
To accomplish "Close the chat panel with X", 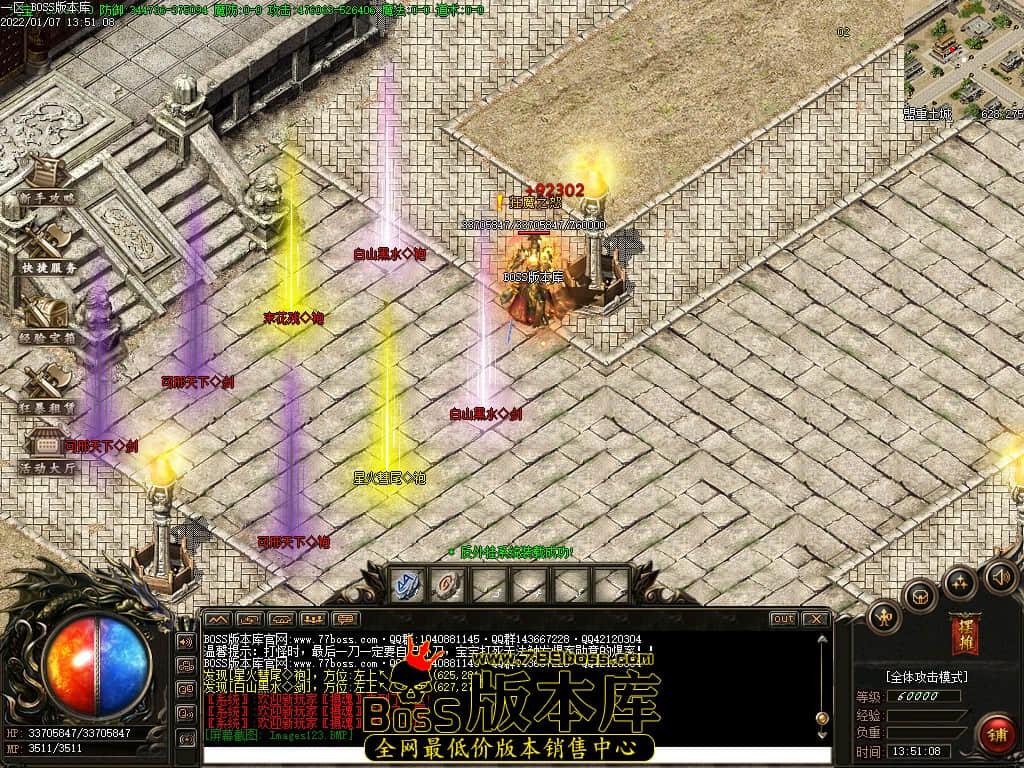I will click(816, 619).
